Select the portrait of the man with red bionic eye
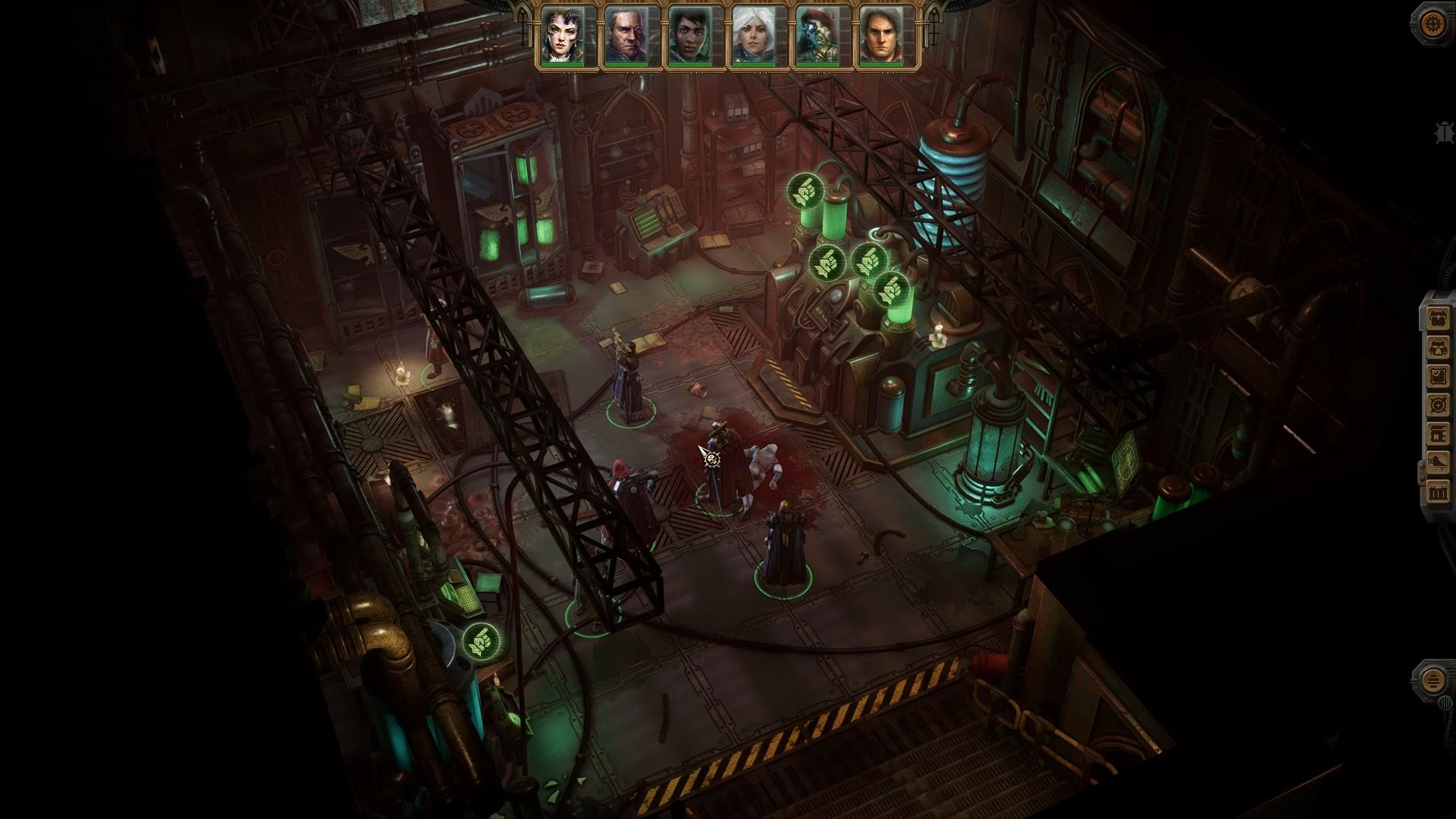 click(x=626, y=36)
